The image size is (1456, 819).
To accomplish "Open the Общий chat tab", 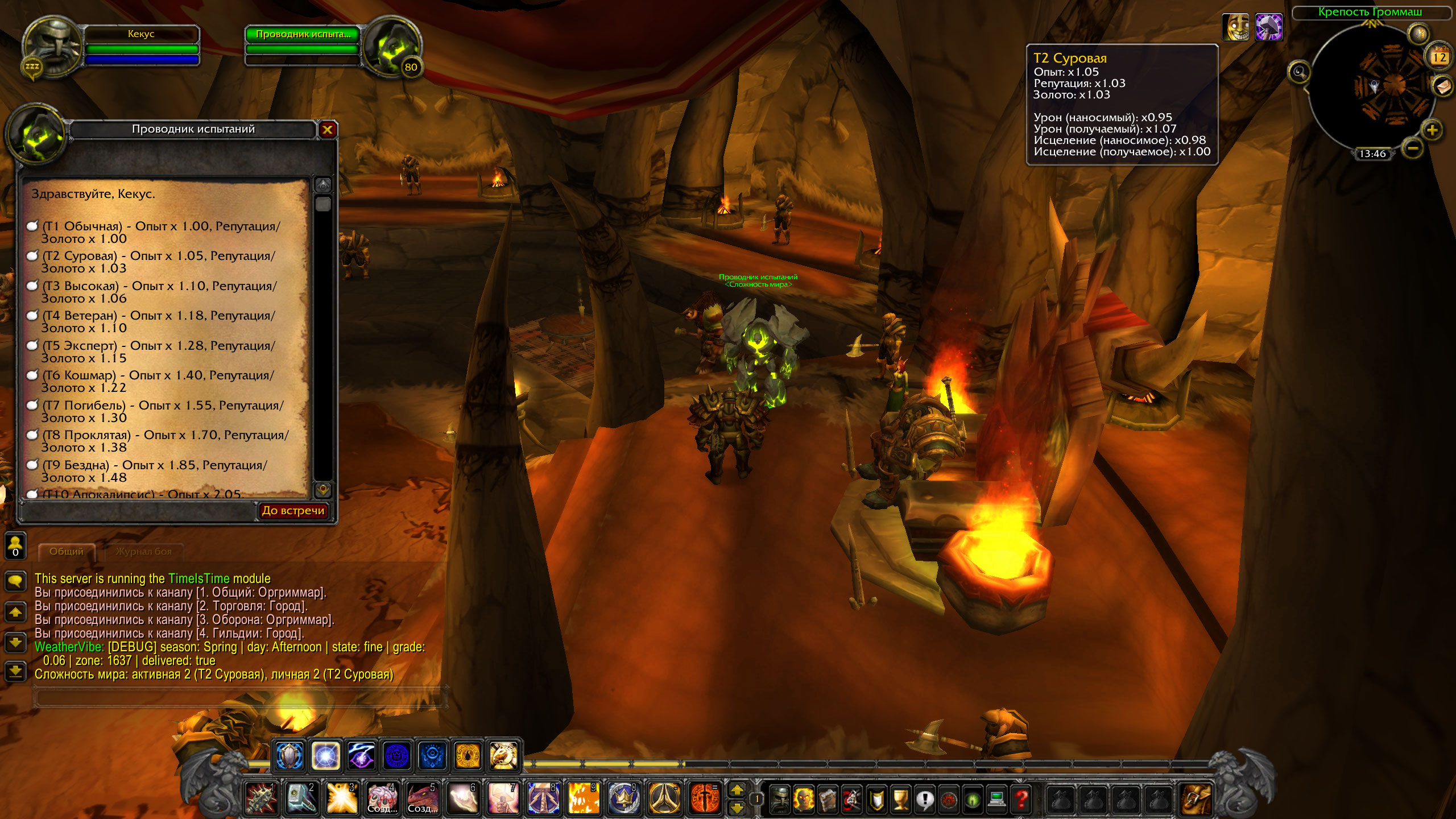I will click(66, 551).
